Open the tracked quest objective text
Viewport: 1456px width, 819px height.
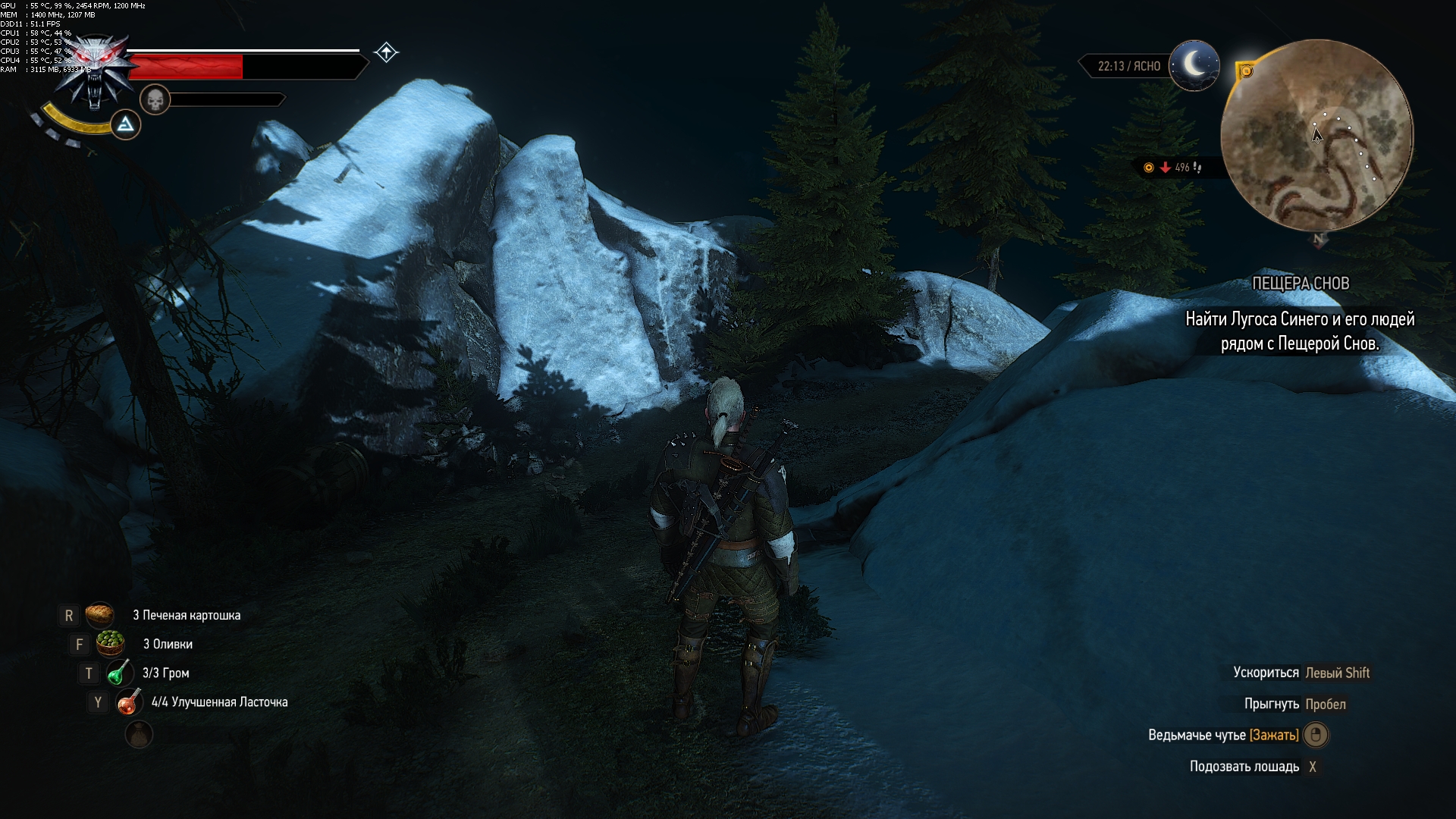point(1300,331)
